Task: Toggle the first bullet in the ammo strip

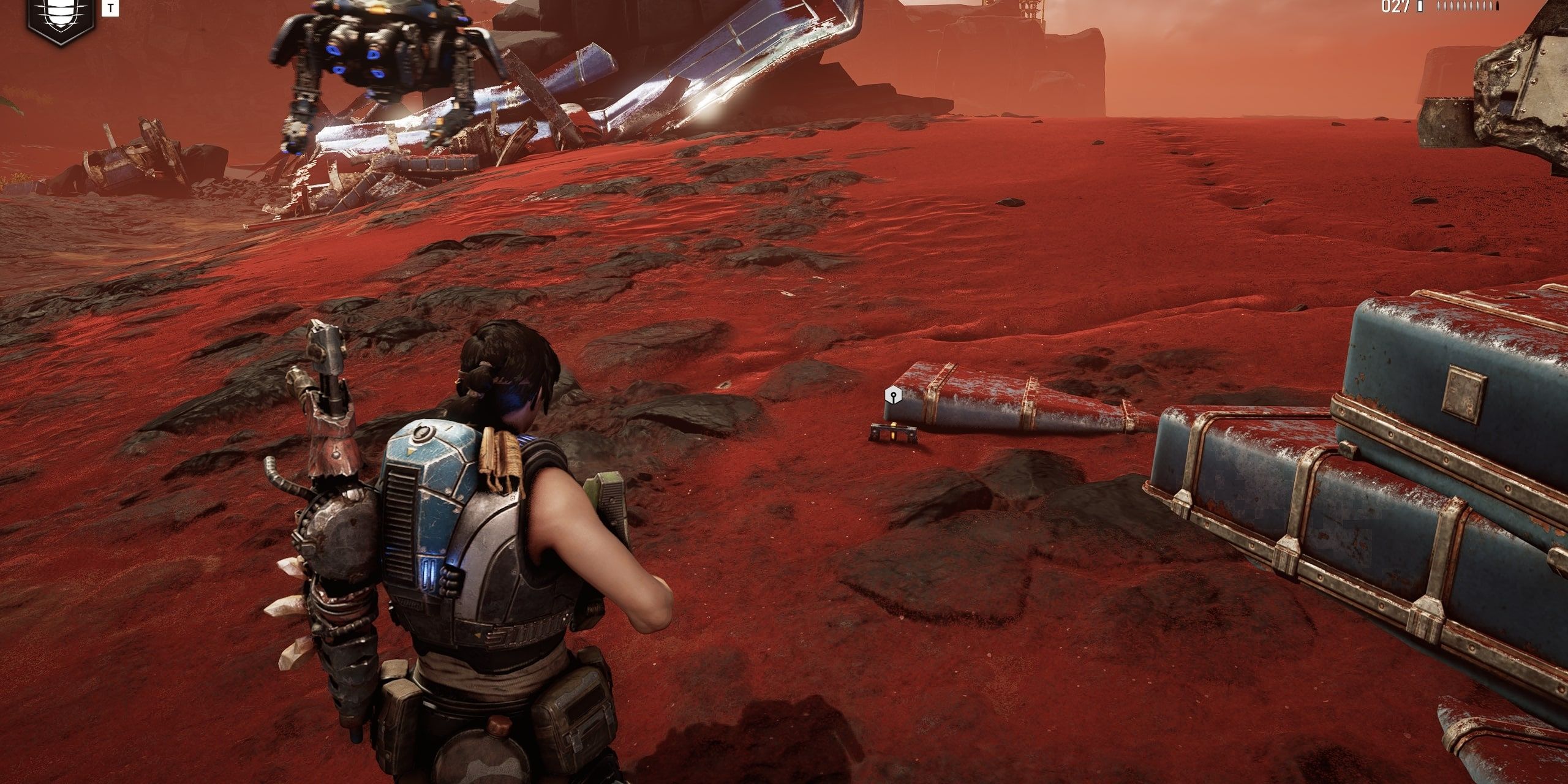Action: coord(1438,6)
